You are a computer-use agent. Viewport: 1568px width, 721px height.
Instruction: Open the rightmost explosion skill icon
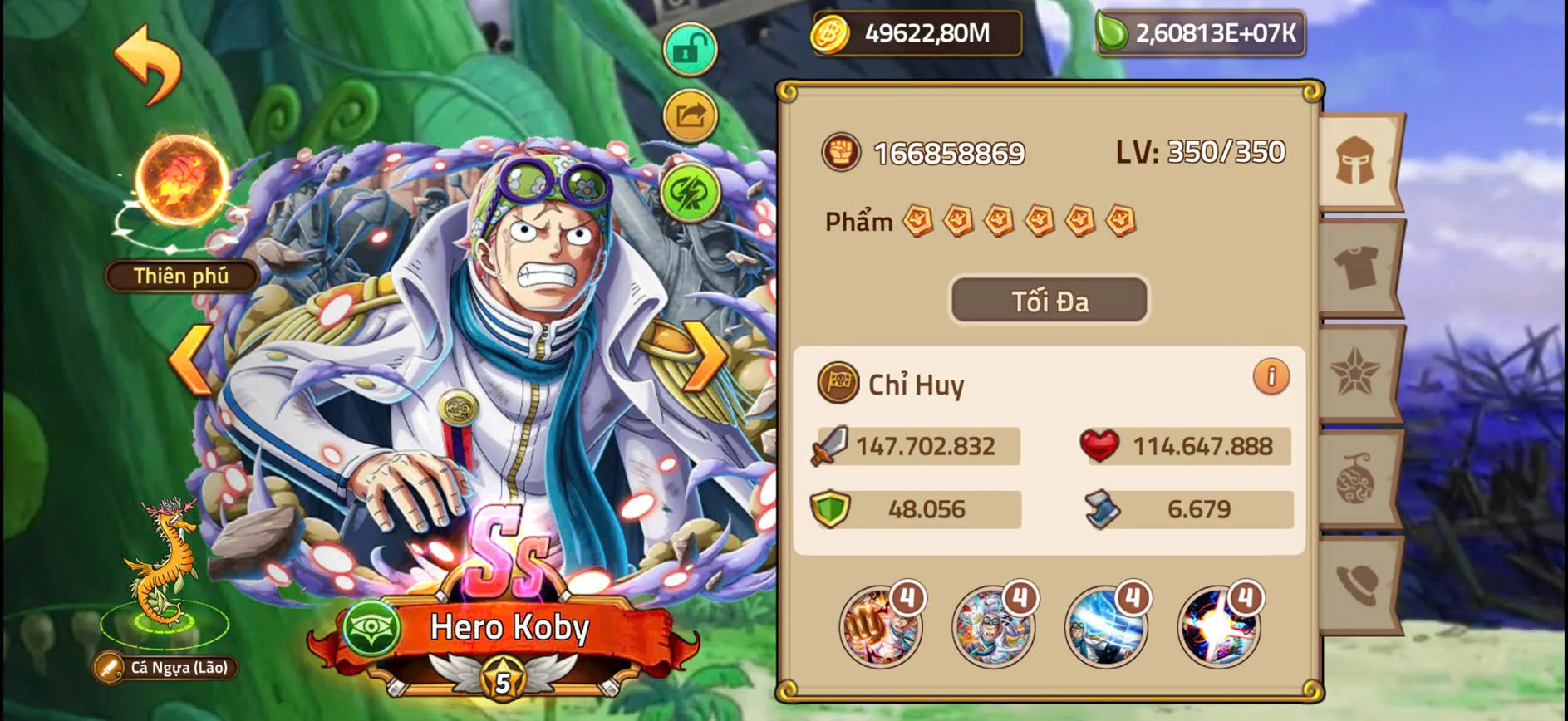click(1216, 627)
